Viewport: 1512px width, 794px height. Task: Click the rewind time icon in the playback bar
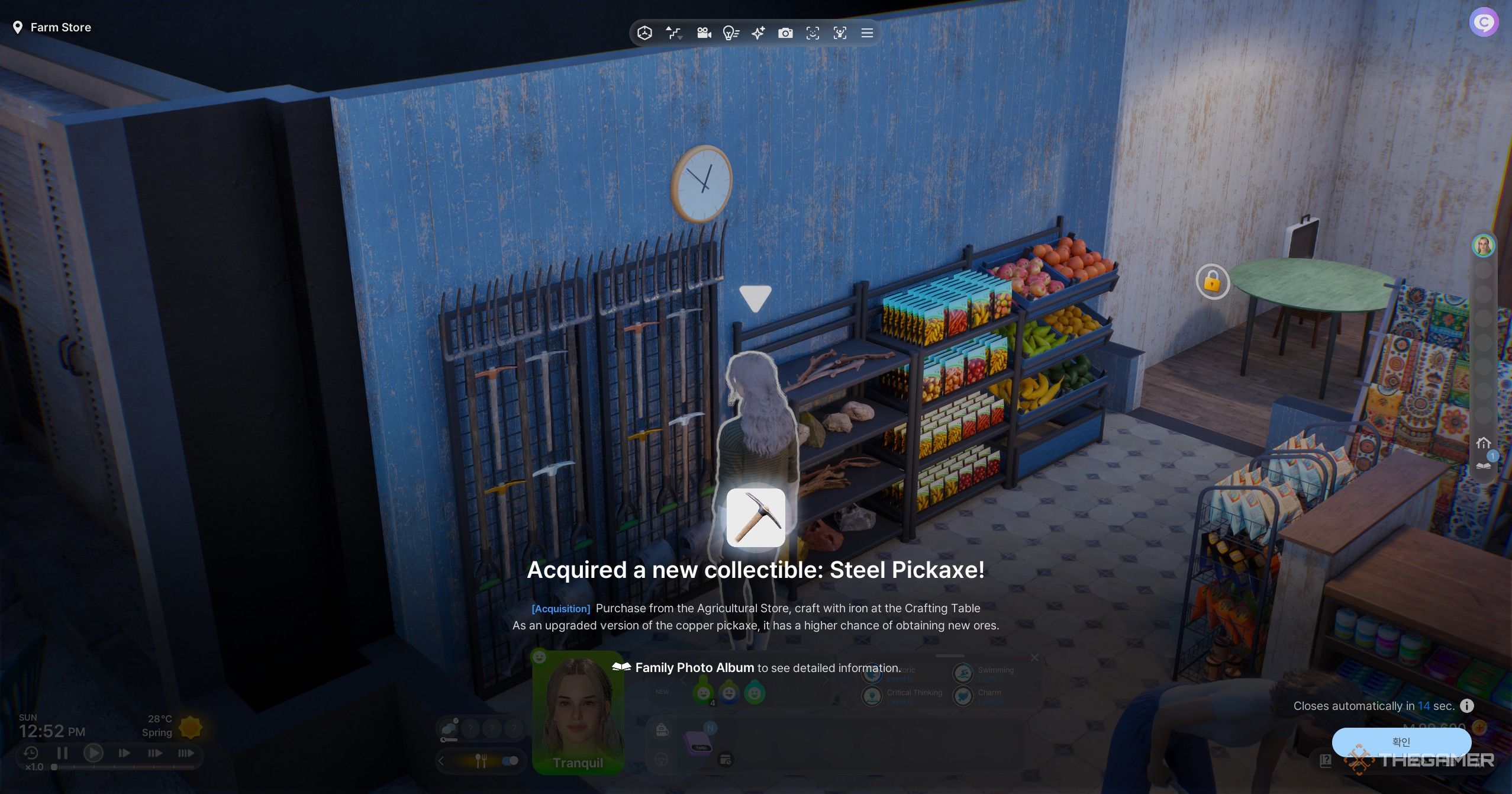click(32, 753)
